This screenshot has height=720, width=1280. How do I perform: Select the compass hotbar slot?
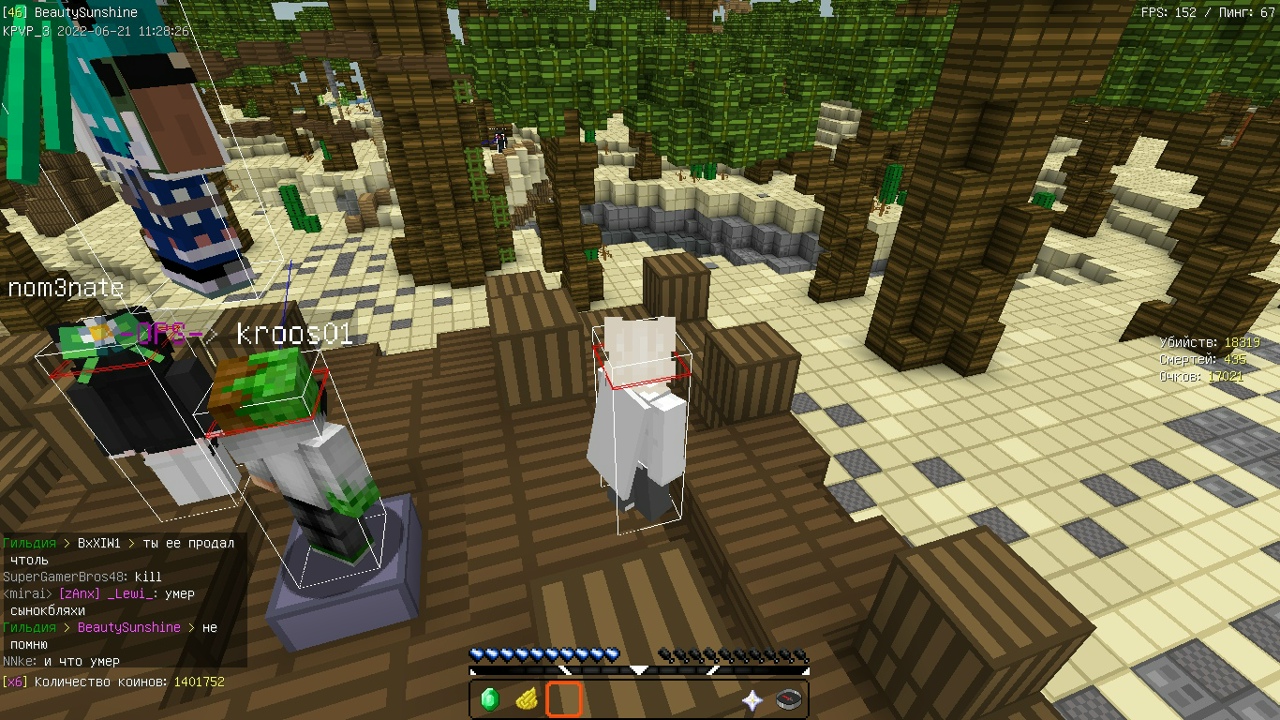789,700
